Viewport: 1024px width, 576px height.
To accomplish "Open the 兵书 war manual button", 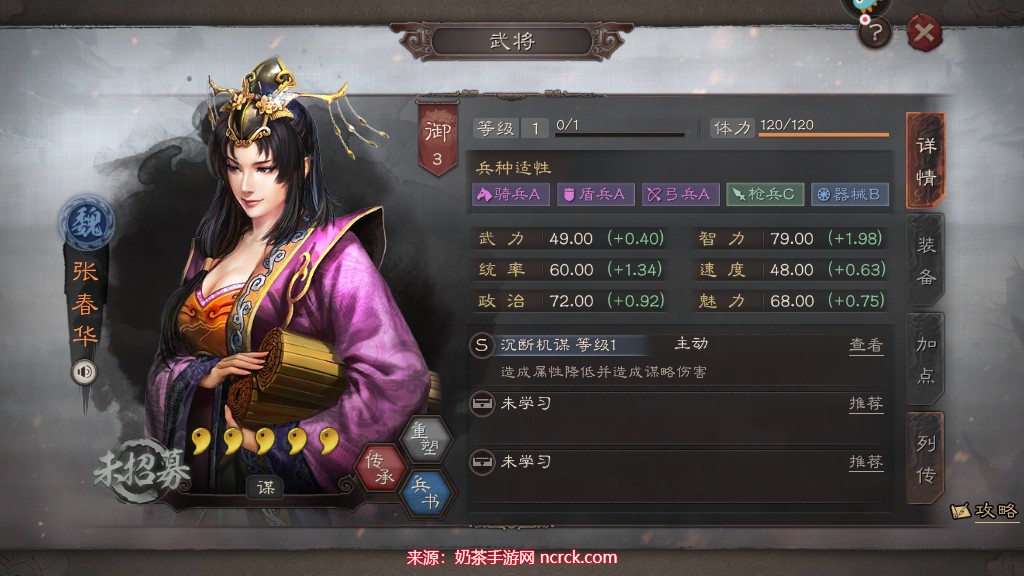I will 425,492.
